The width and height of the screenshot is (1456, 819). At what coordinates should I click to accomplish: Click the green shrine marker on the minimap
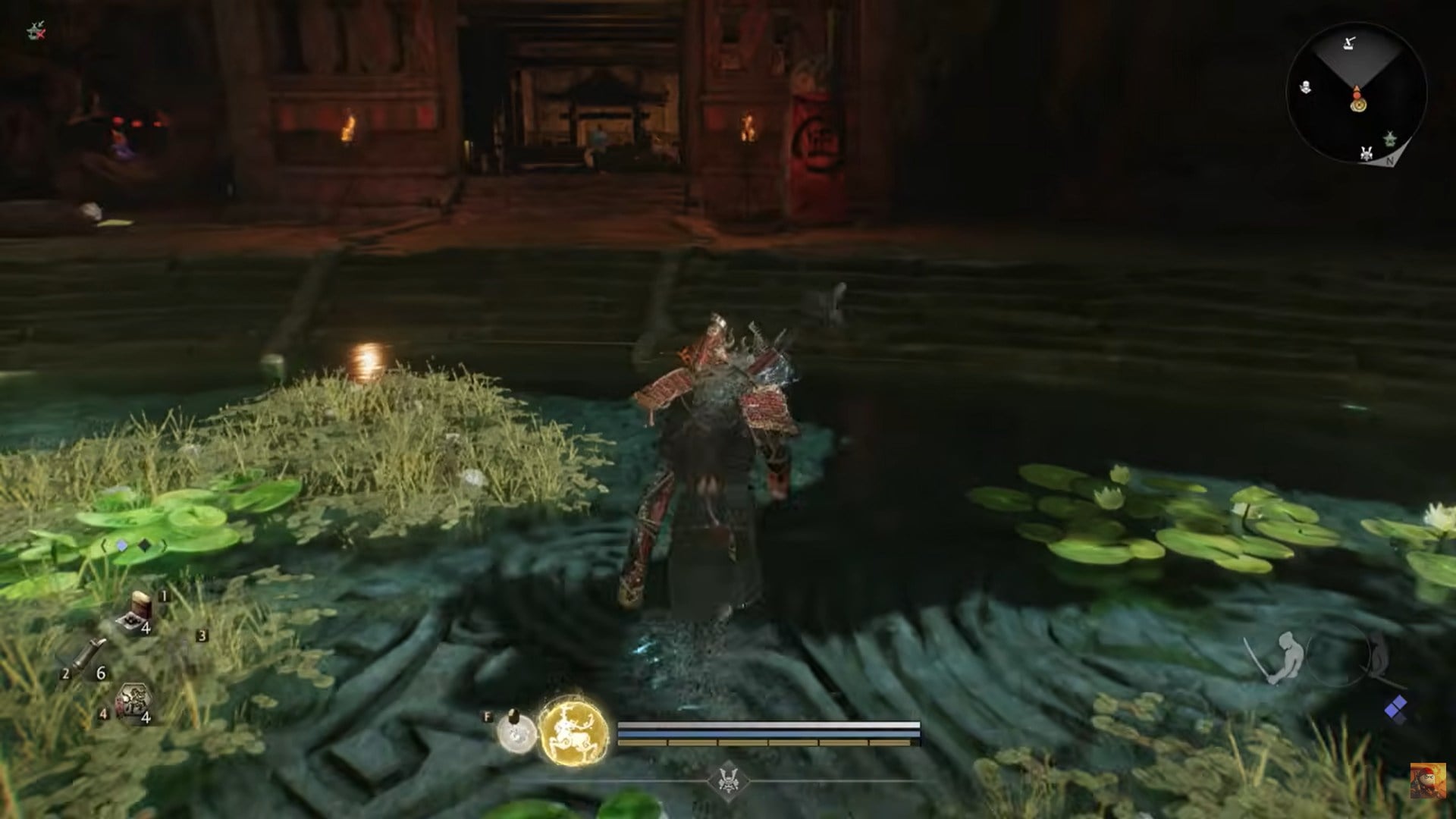point(1390,139)
